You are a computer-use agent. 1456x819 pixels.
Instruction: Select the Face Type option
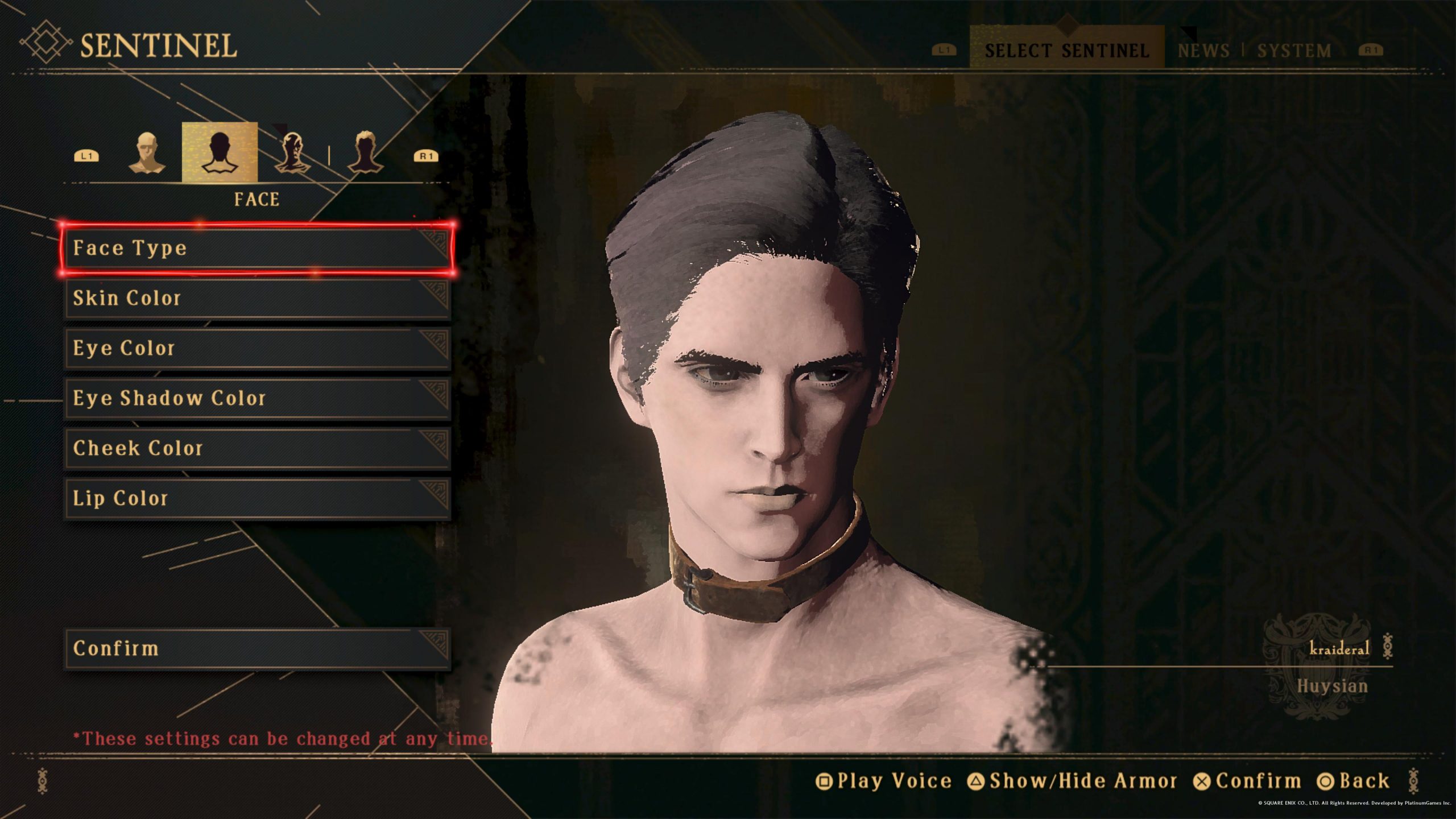256,248
